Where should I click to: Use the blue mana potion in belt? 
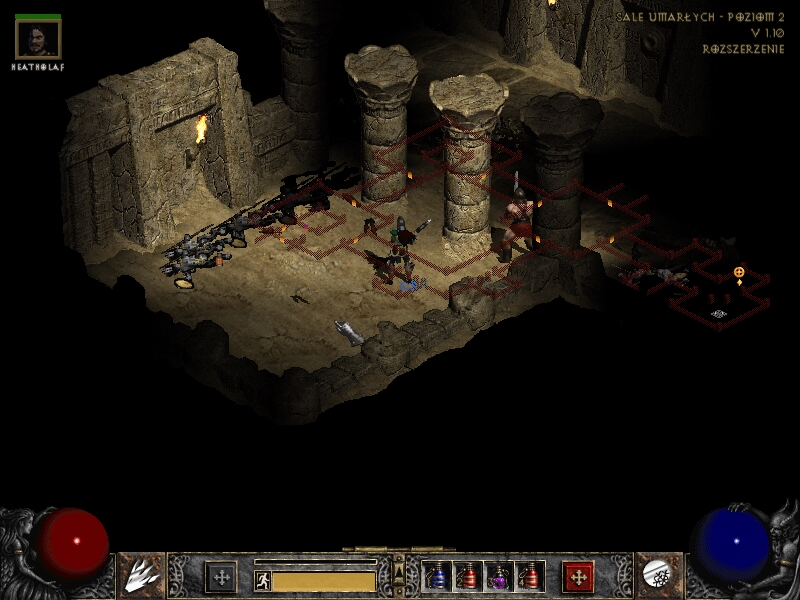[x=439, y=577]
